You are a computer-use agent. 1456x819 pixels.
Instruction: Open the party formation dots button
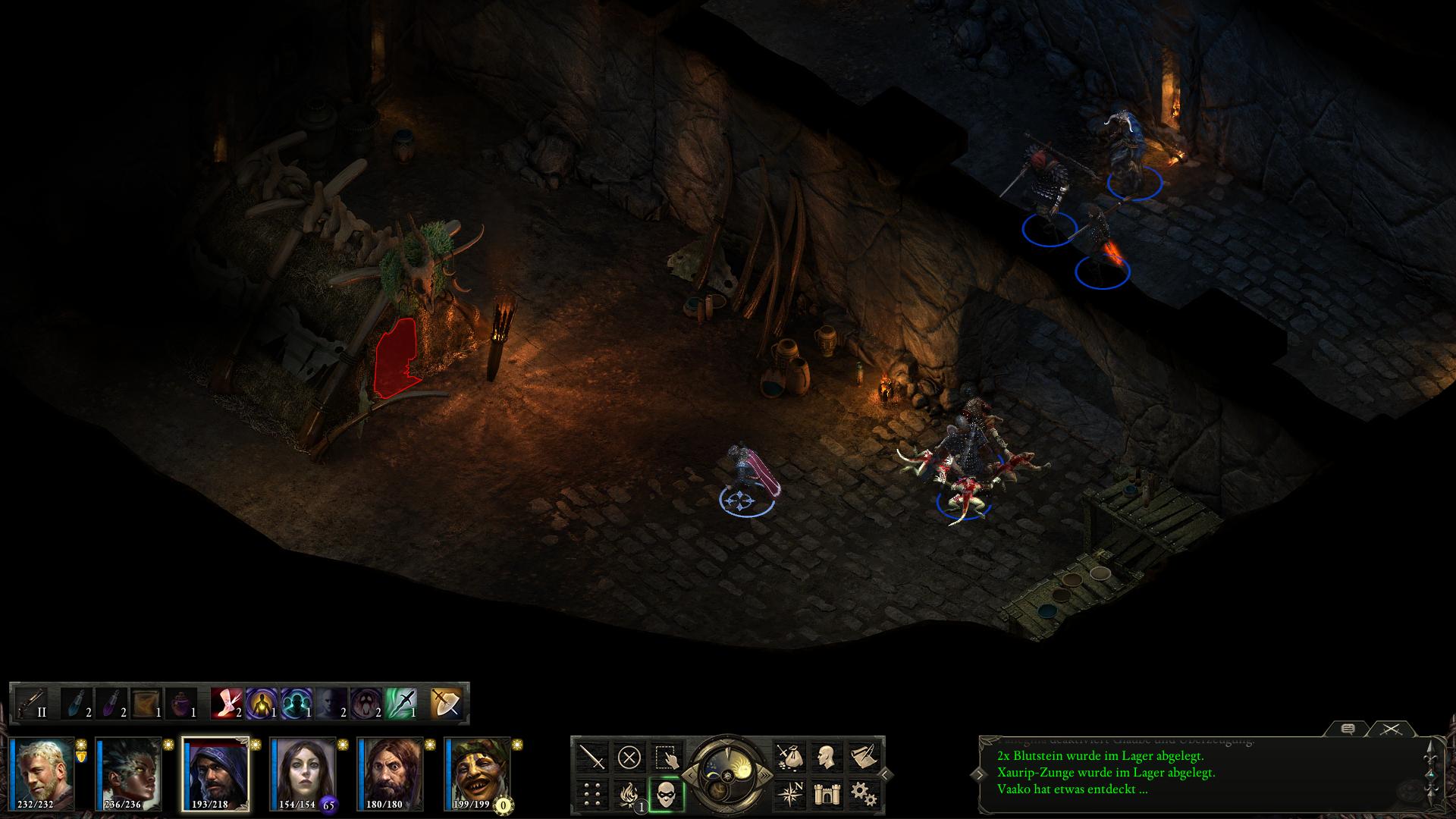[x=592, y=794]
